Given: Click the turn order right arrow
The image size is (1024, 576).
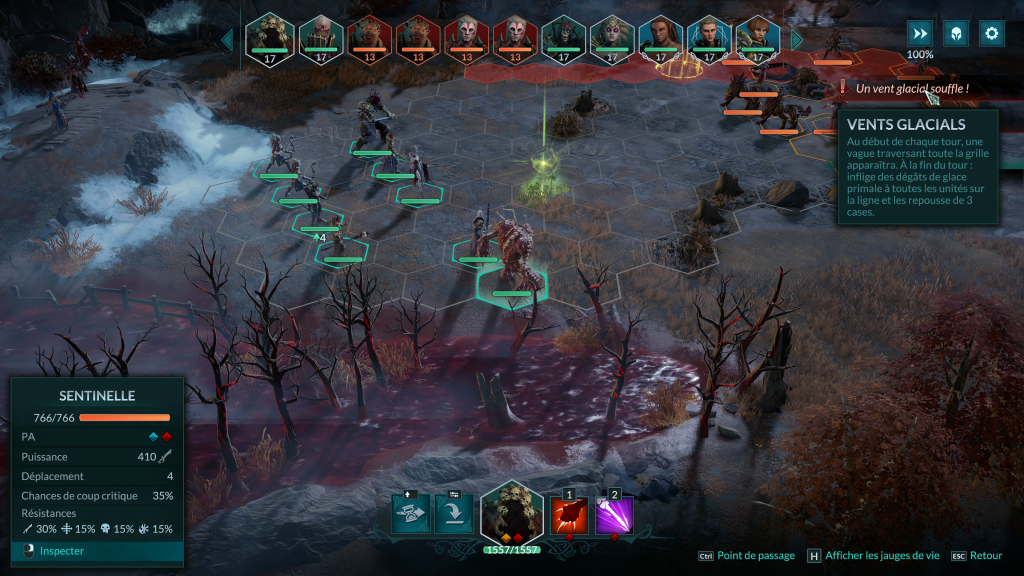Looking at the screenshot, I should [x=797, y=39].
